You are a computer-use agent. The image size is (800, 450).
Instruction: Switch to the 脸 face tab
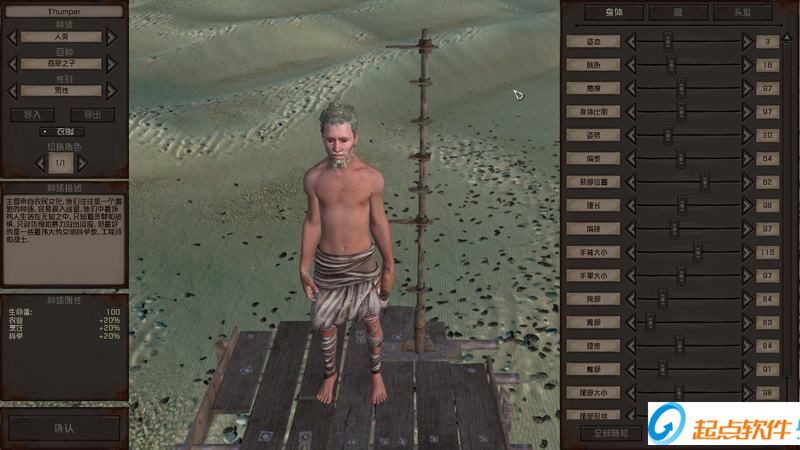679,13
